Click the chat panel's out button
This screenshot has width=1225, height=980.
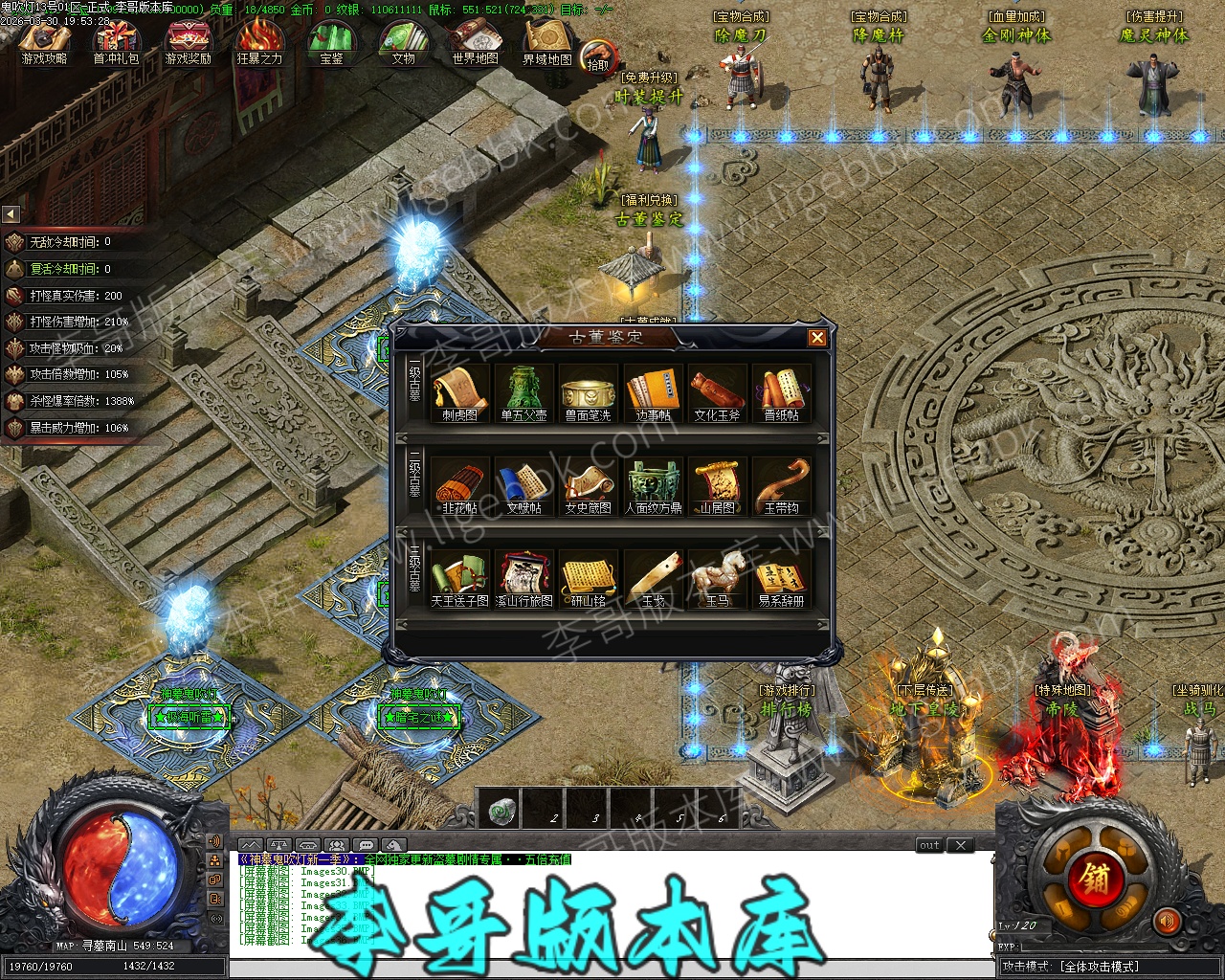(929, 845)
